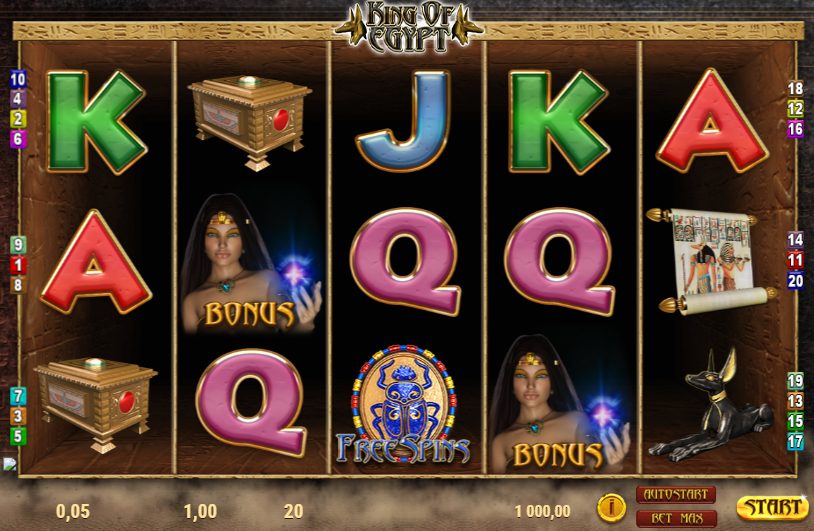814x531 pixels.
Task: Select payline 1 marker
Action: 18,265
